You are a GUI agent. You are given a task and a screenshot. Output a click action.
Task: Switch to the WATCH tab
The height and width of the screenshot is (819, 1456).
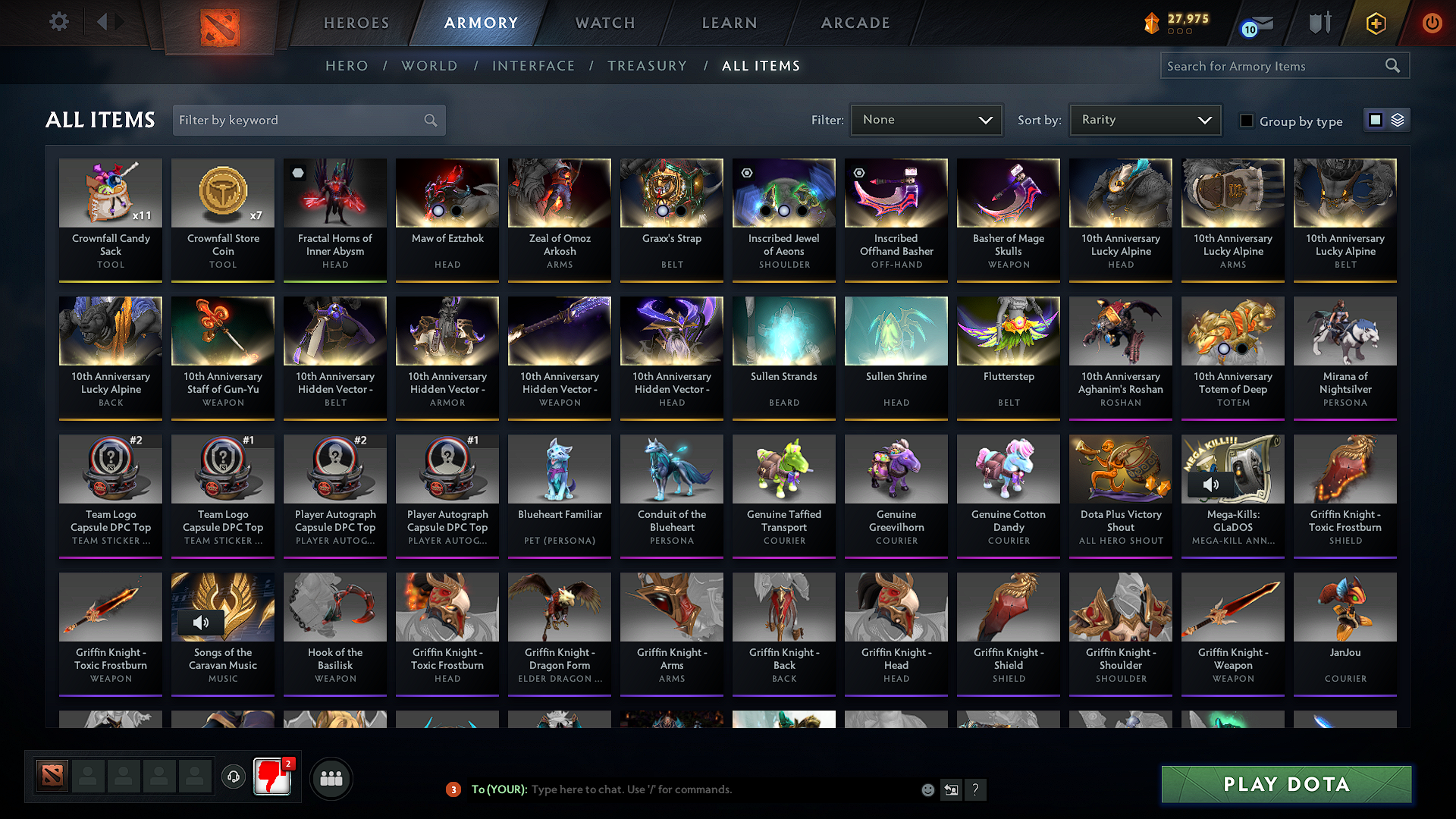[604, 23]
